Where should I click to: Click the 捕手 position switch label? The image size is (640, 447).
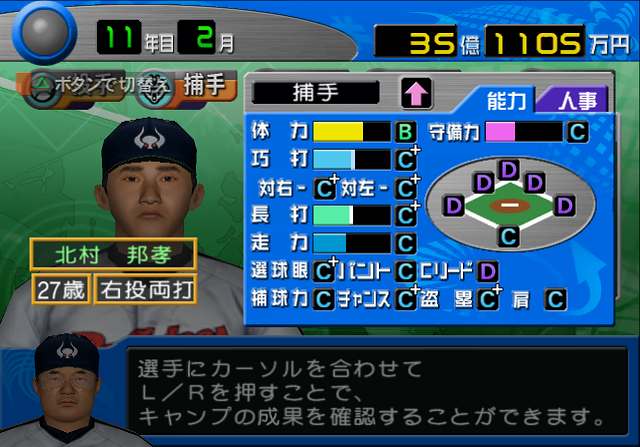tap(208, 87)
